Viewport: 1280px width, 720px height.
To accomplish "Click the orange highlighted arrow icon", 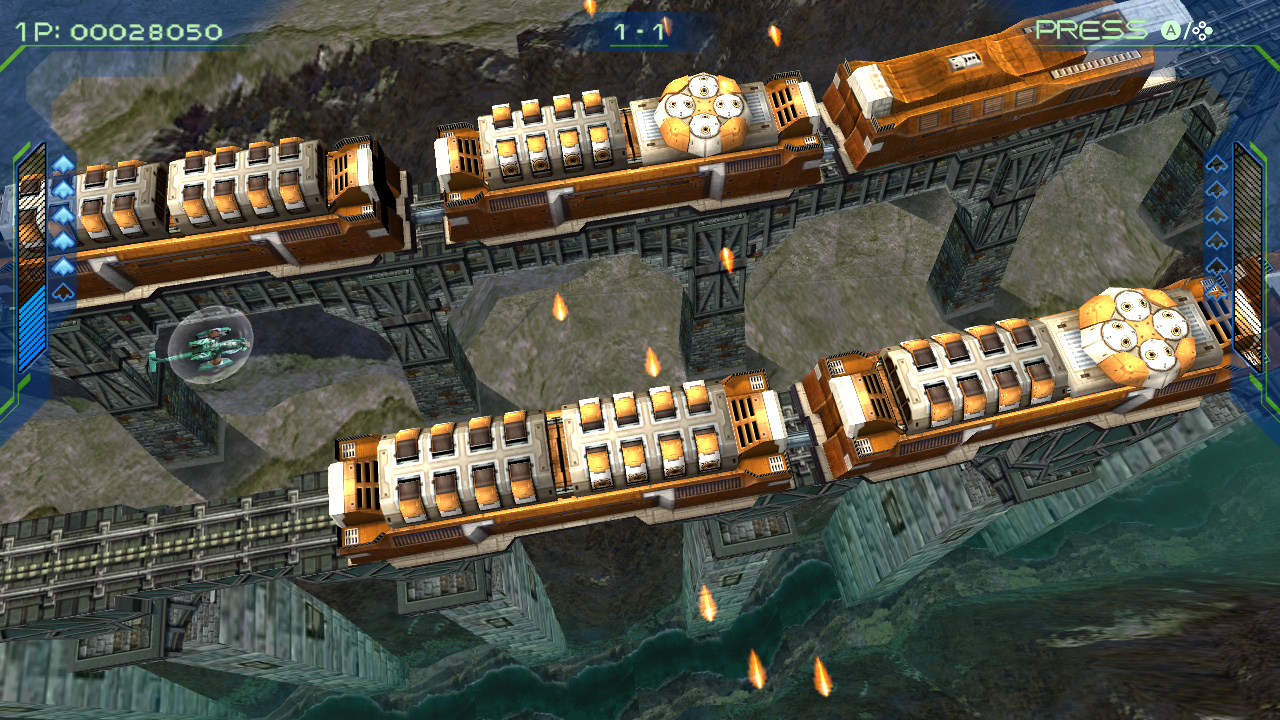I will 1217,289.
